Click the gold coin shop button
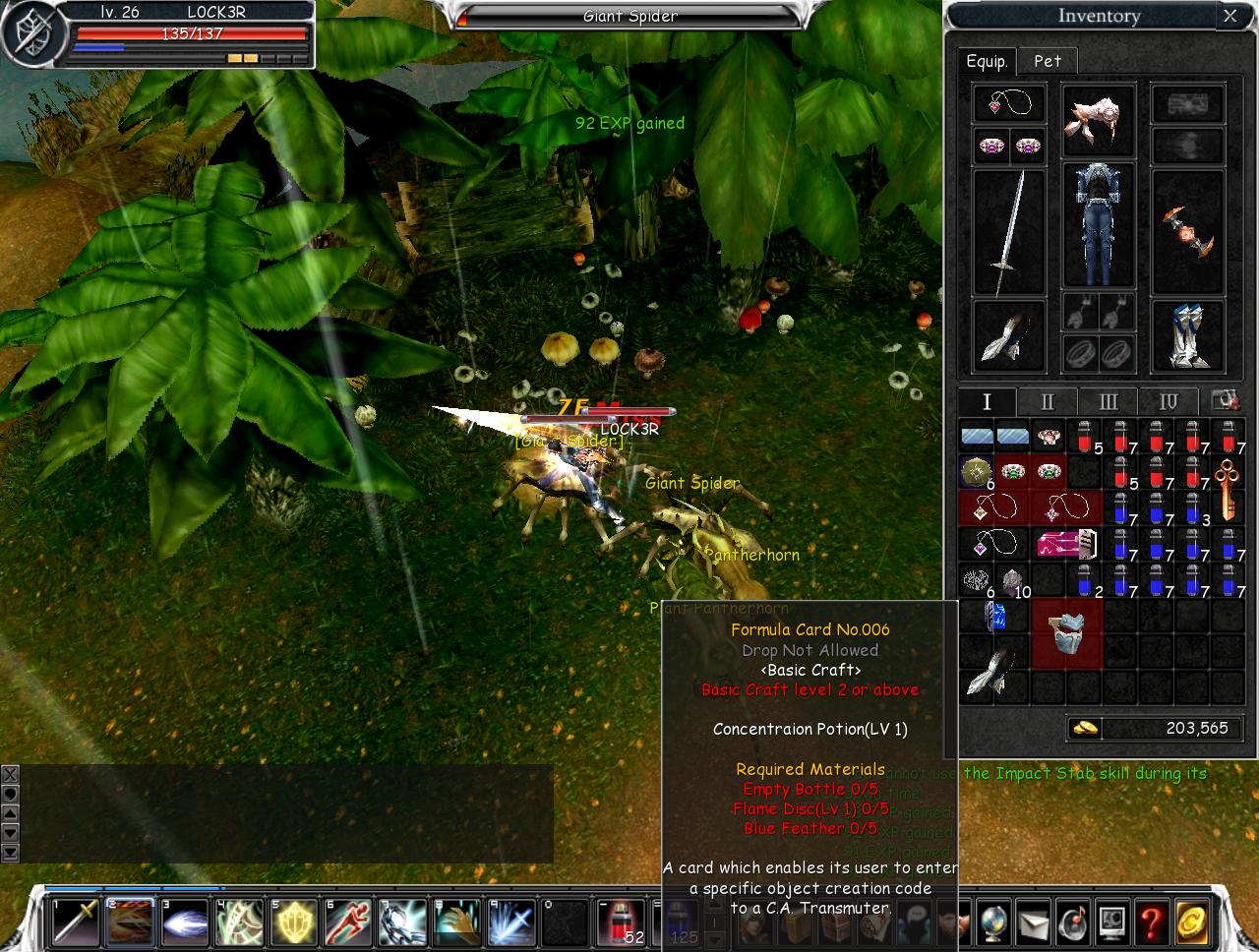Viewport: 1259px width, 952px height. click(x=1193, y=922)
